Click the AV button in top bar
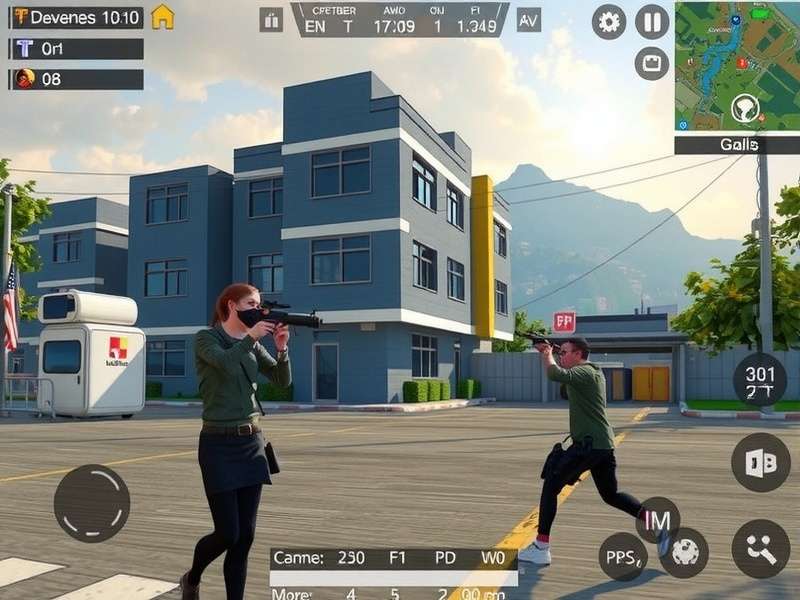The height and width of the screenshot is (600, 800). pyautogui.click(x=529, y=19)
